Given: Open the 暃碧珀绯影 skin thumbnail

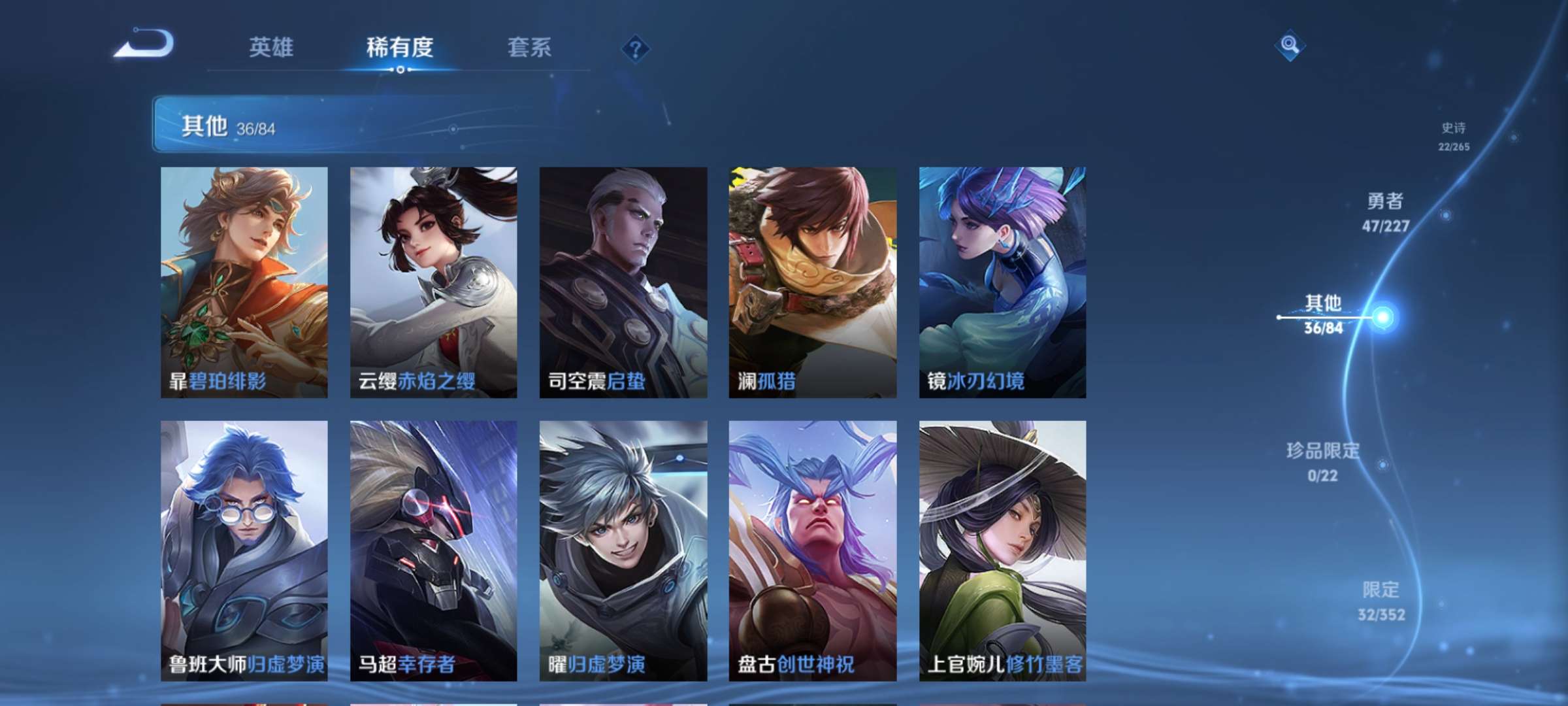Looking at the screenshot, I should pyautogui.click(x=244, y=281).
